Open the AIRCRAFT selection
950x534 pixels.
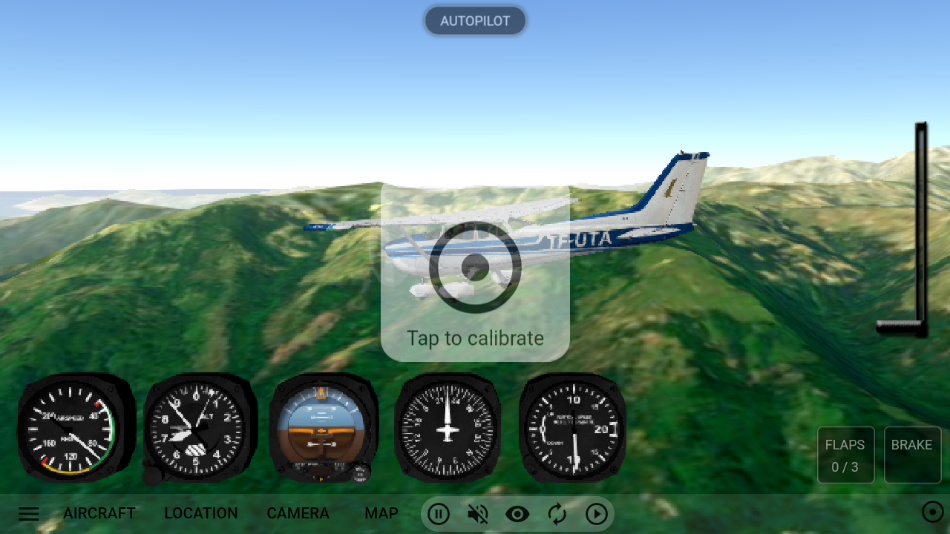click(99, 513)
